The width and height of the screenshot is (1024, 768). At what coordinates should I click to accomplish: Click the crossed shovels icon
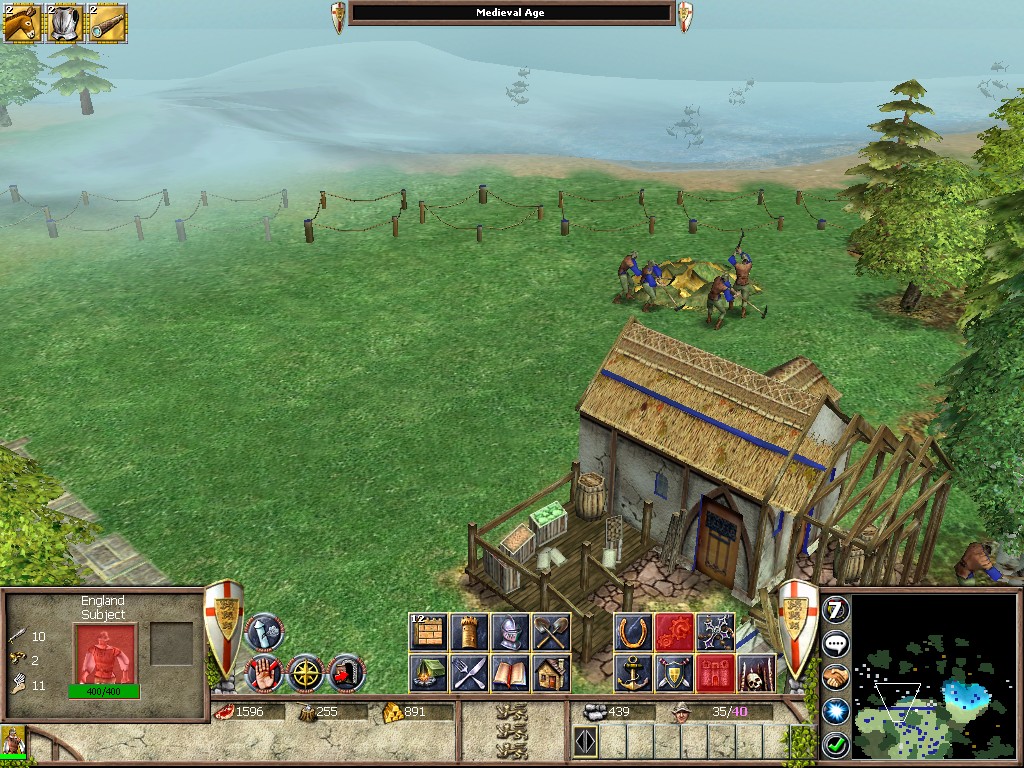click(x=551, y=632)
